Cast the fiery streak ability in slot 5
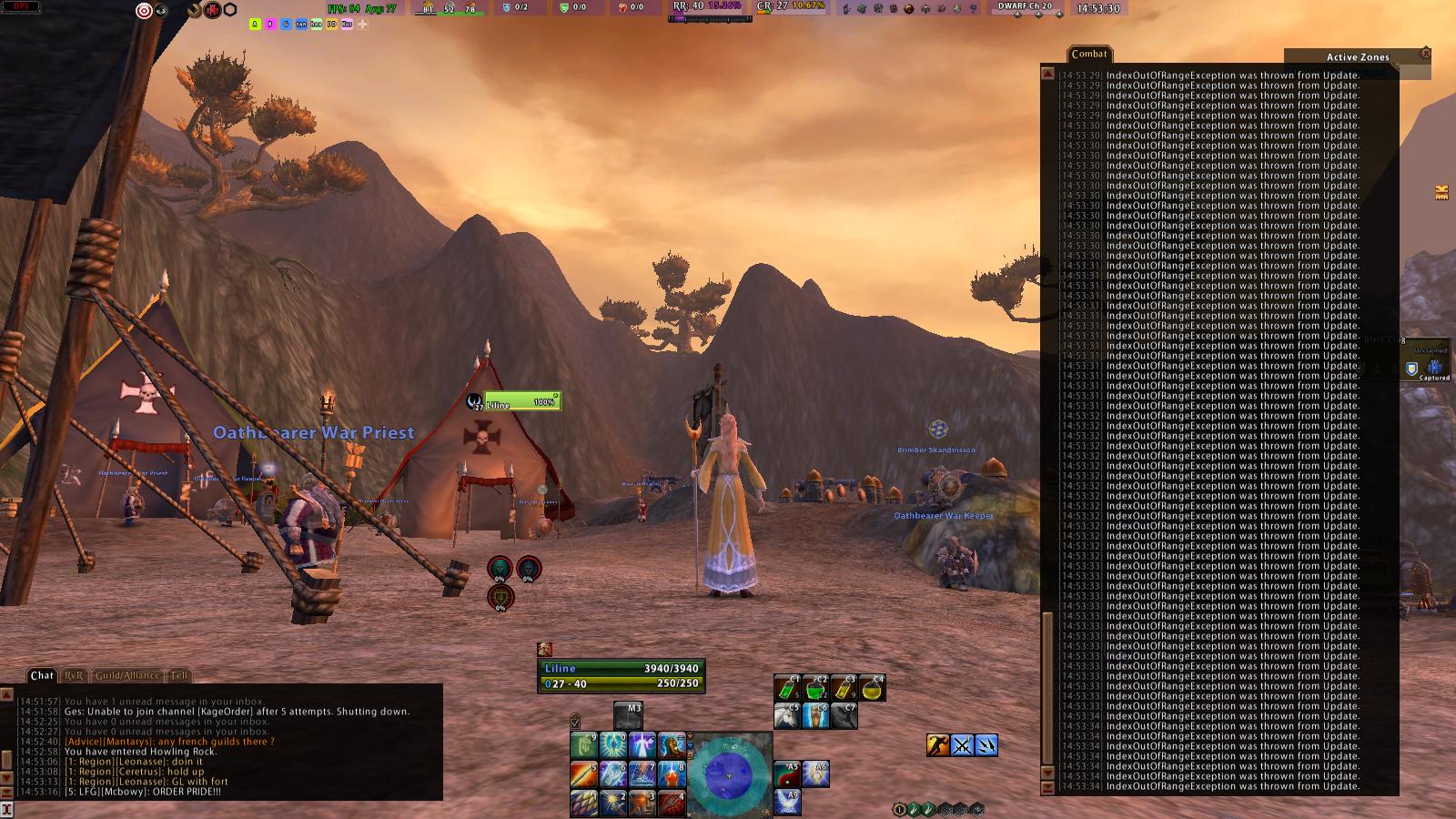Screen dimensions: 1456x819 pos(583,774)
